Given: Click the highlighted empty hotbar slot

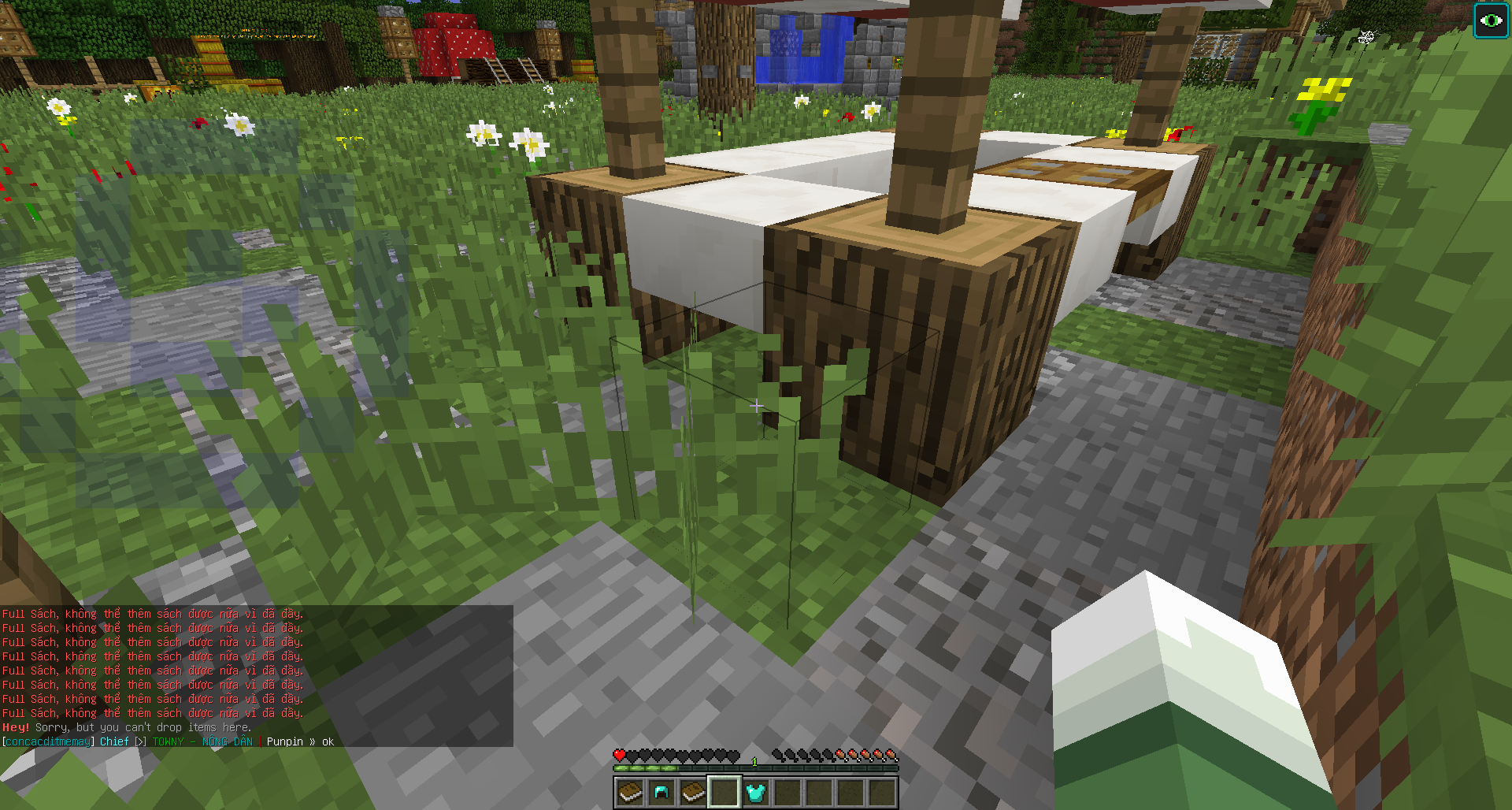Looking at the screenshot, I should (724, 792).
